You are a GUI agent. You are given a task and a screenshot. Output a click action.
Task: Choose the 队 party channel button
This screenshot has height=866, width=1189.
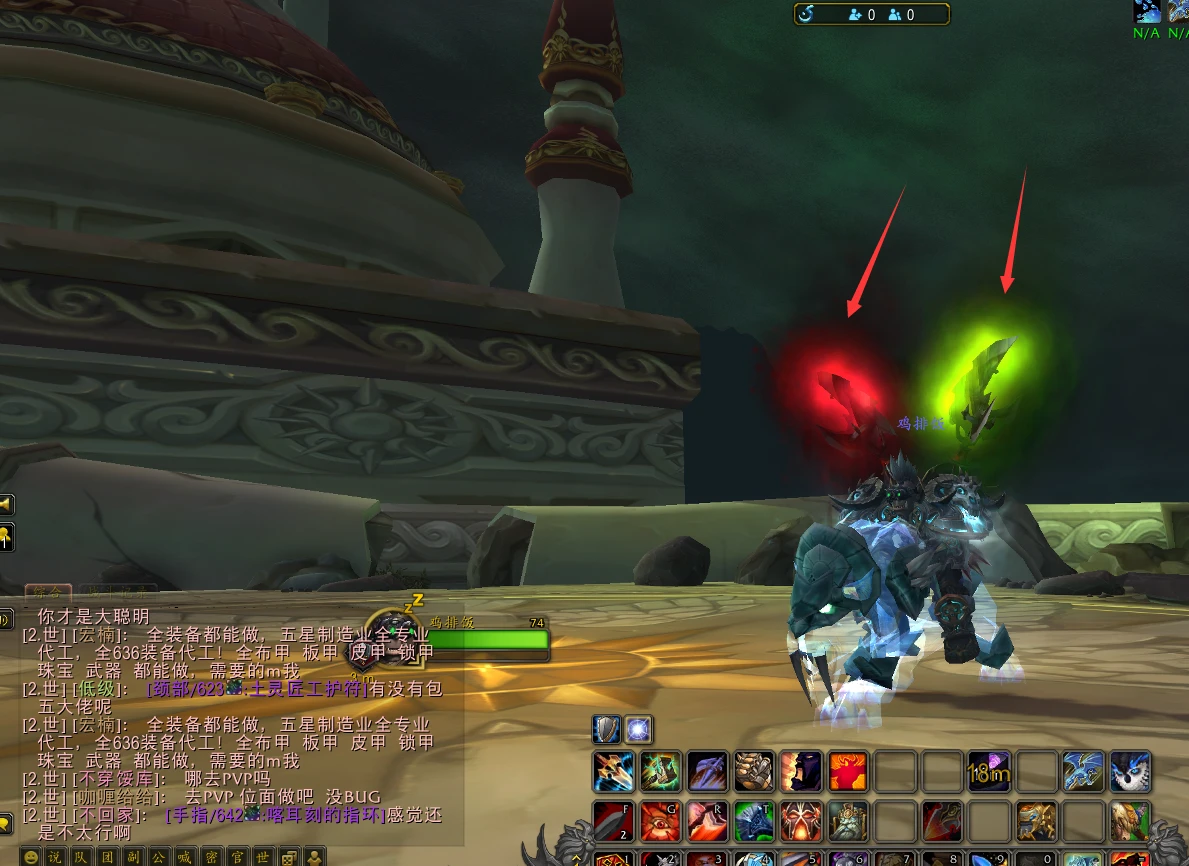coord(81,857)
